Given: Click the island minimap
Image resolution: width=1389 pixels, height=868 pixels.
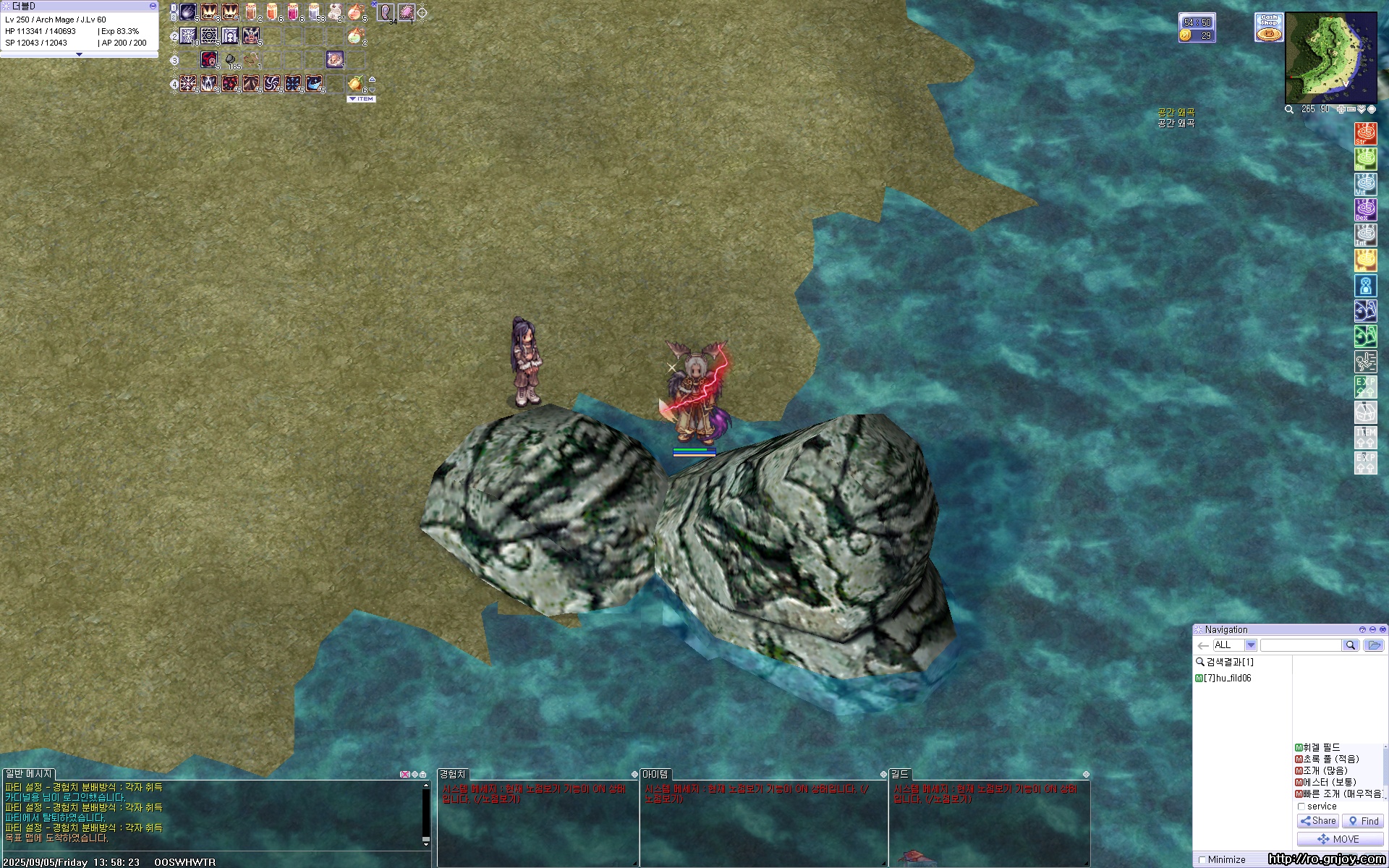Looking at the screenshot, I should tap(1330, 58).
